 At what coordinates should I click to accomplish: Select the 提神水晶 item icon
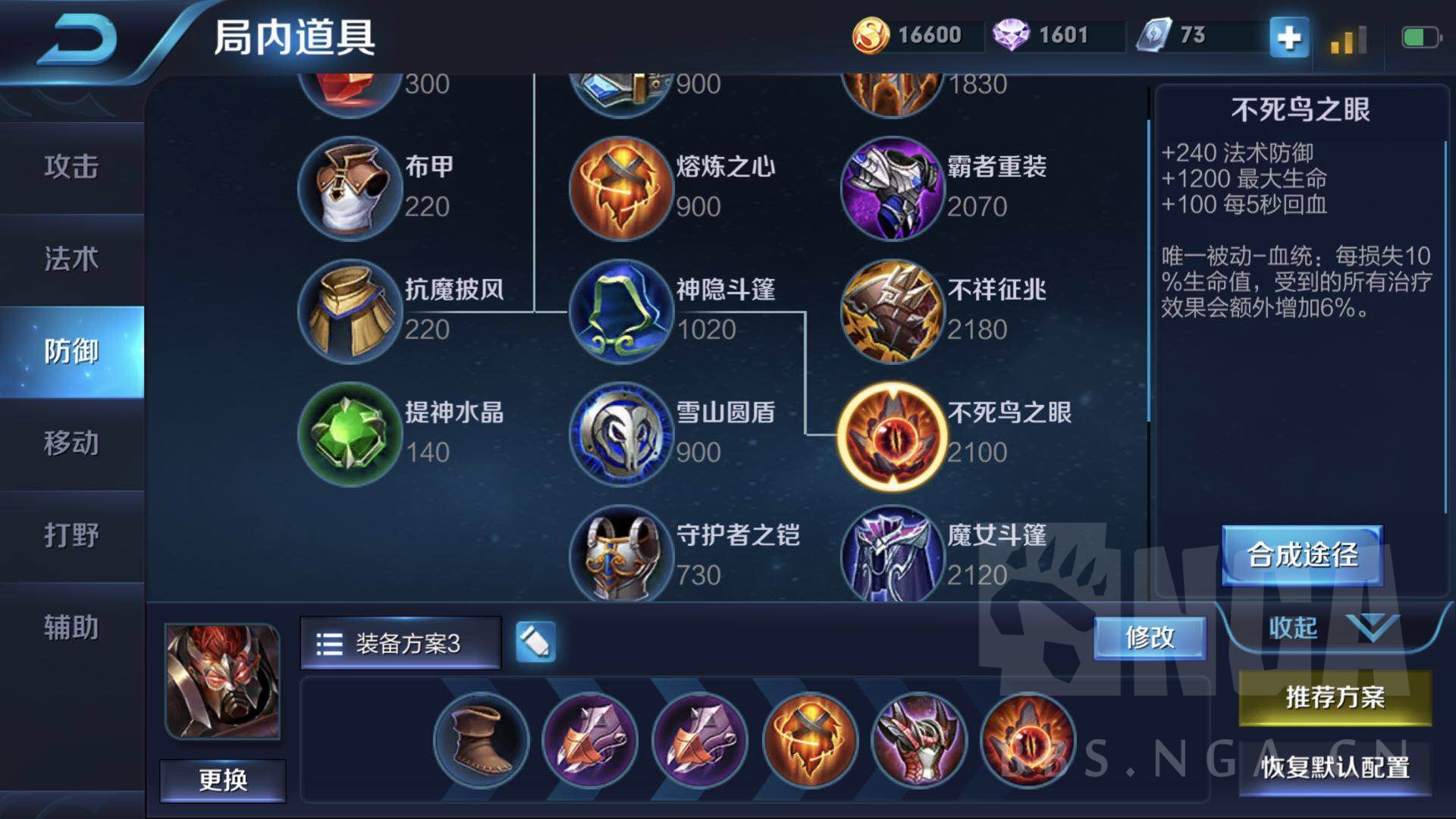pos(350,434)
